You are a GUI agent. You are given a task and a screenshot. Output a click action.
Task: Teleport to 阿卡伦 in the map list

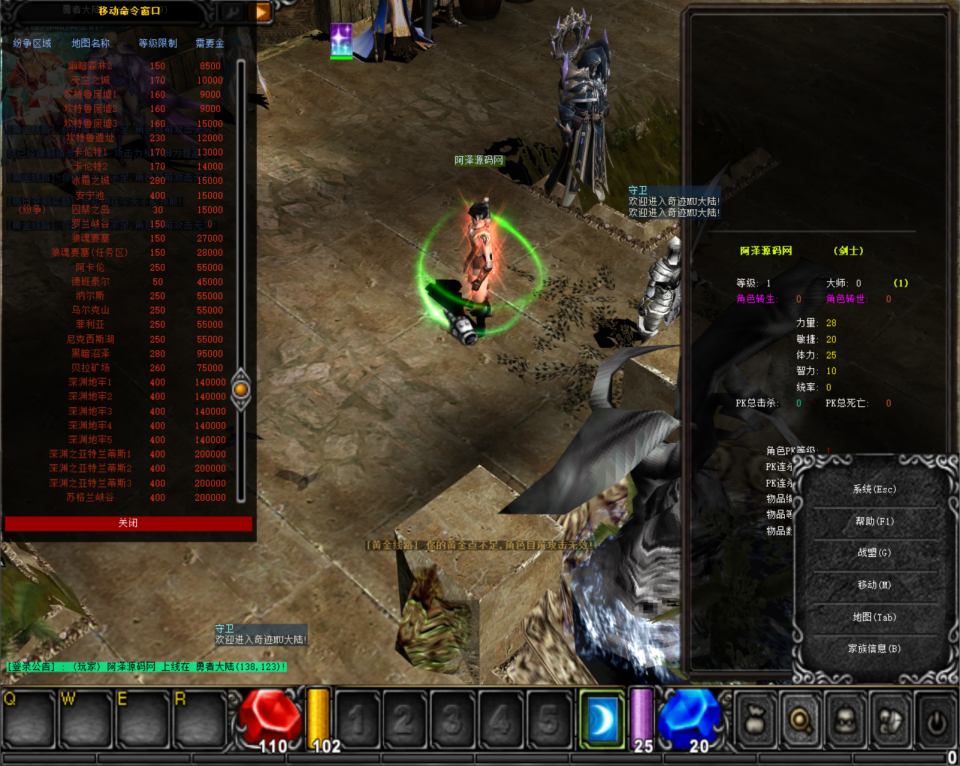(90, 268)
